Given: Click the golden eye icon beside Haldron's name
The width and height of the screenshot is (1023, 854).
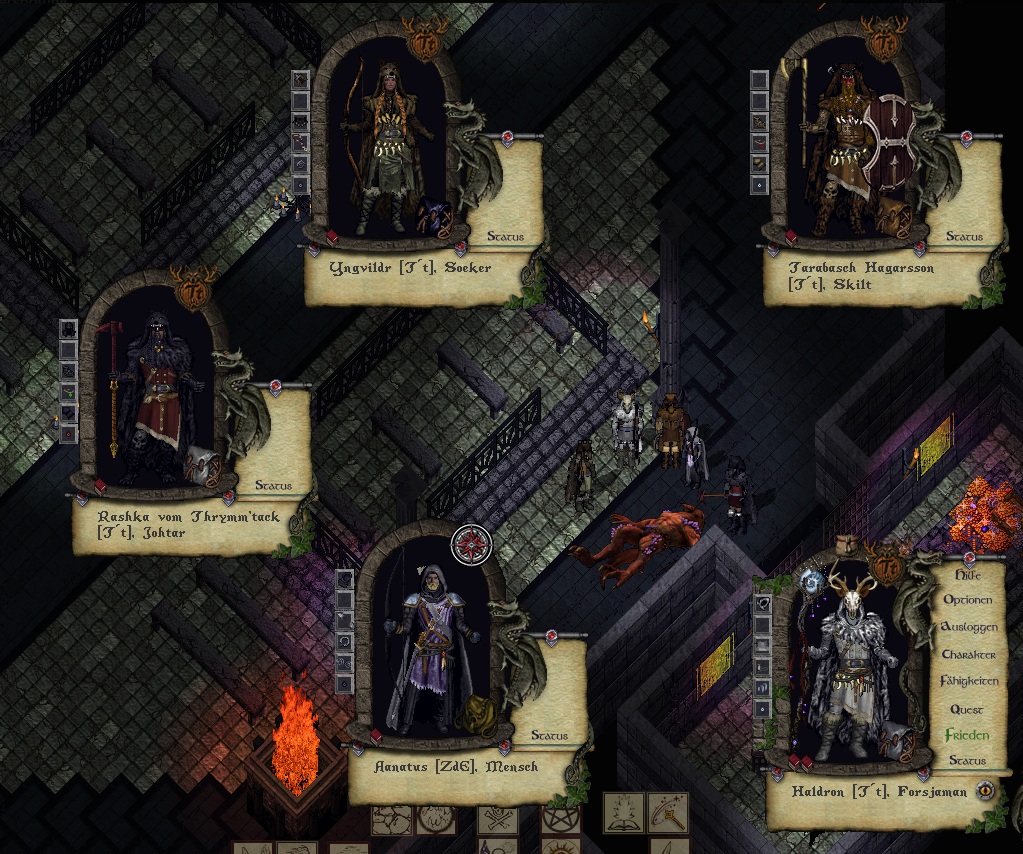Looking at the screenshot, I should pyautogui.click(x=986, y=790).
